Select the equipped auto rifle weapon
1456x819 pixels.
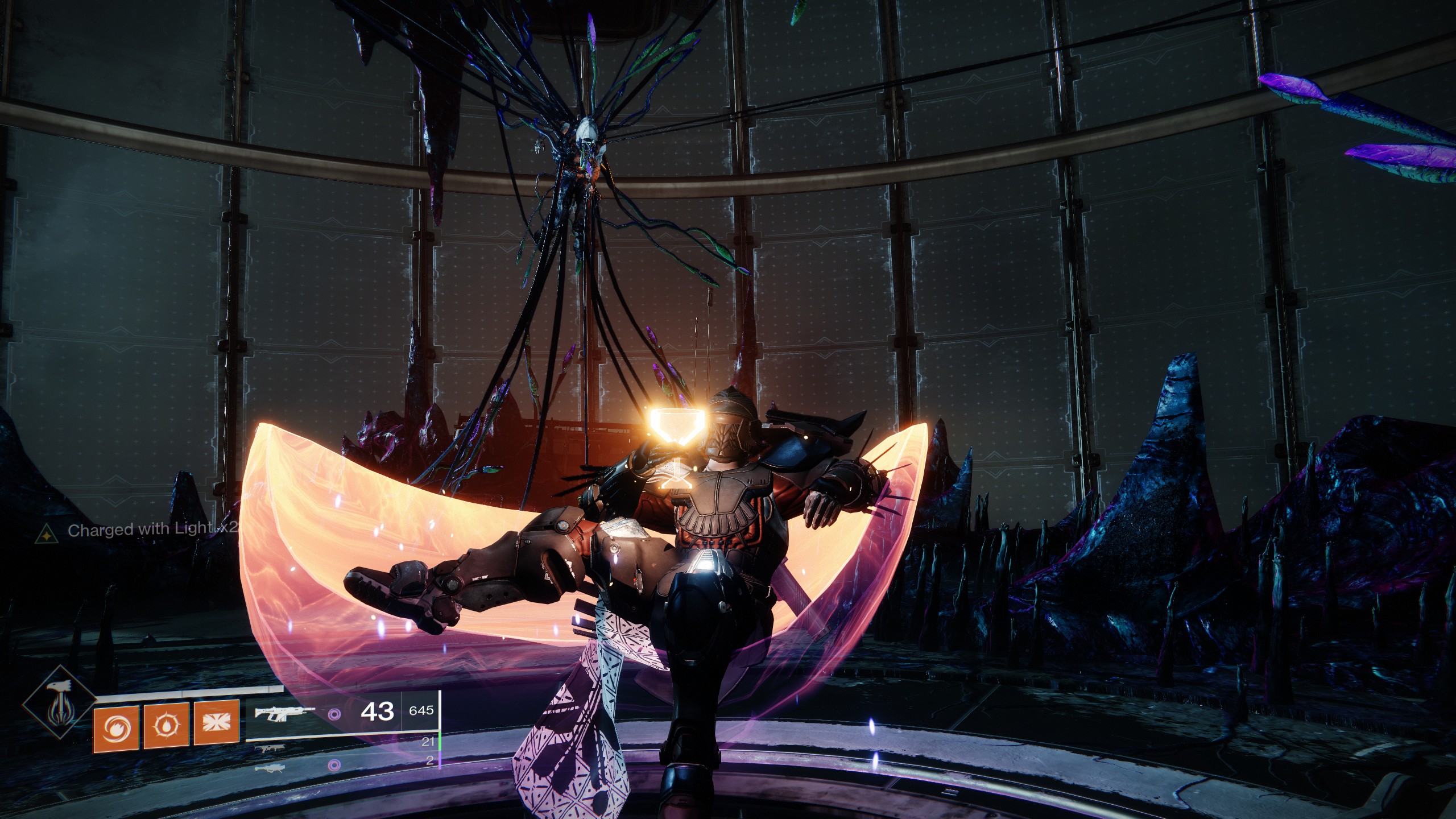tap(284, 714)
